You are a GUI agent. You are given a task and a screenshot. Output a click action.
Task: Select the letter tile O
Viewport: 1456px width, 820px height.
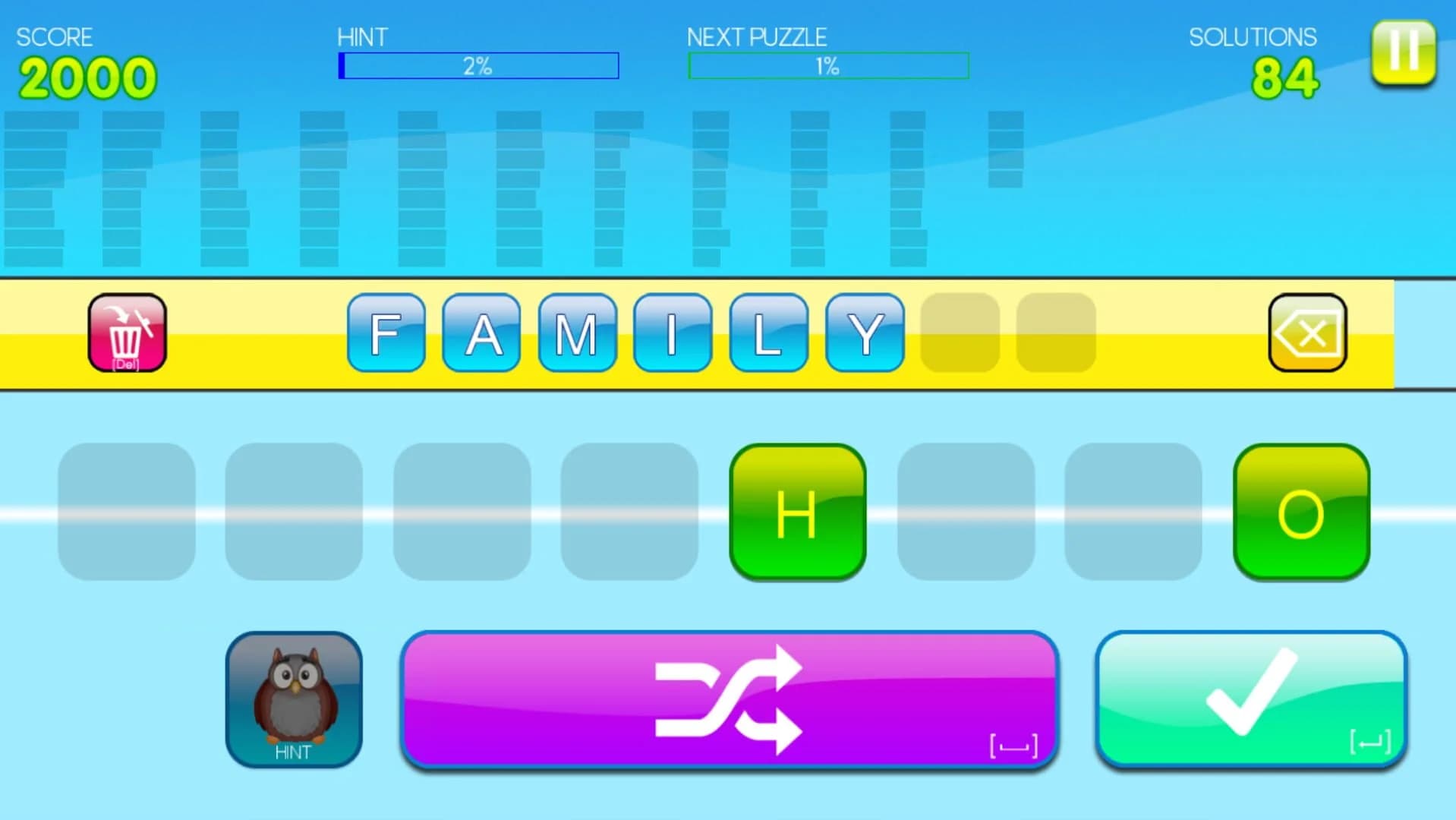click(1301, 512)
